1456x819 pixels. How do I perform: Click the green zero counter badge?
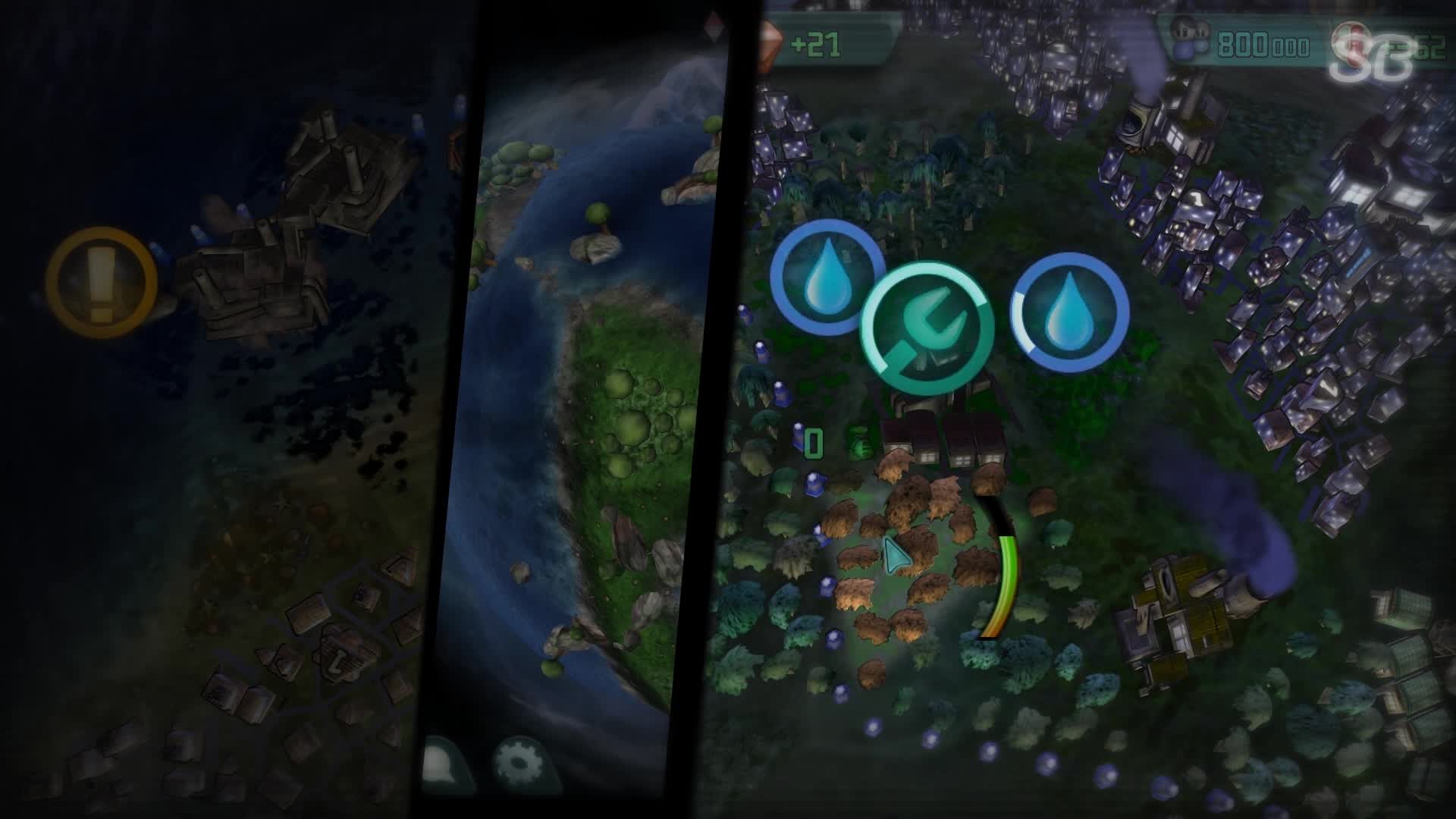click(x=814, y=441)
